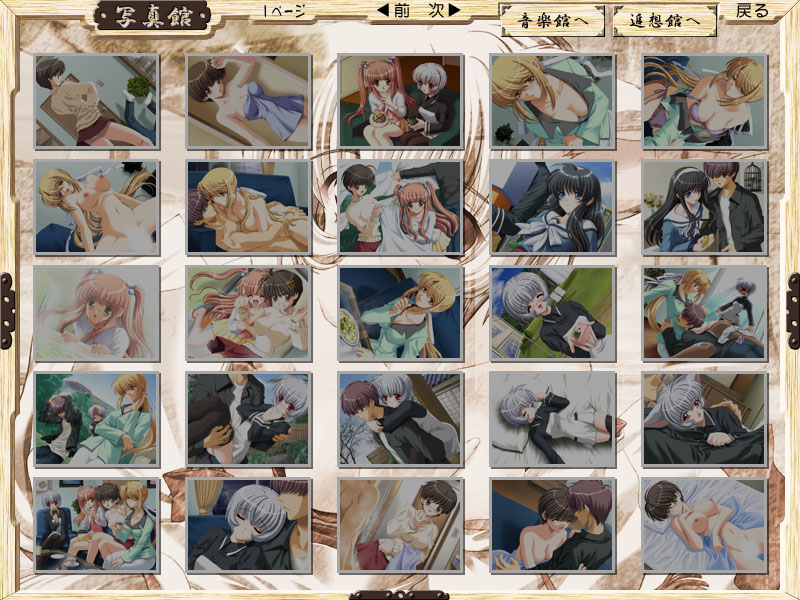The image size is (800, 600).
Task: Select silver-haired girl sitting on grass thumbnail
Action: coord(553,313)
